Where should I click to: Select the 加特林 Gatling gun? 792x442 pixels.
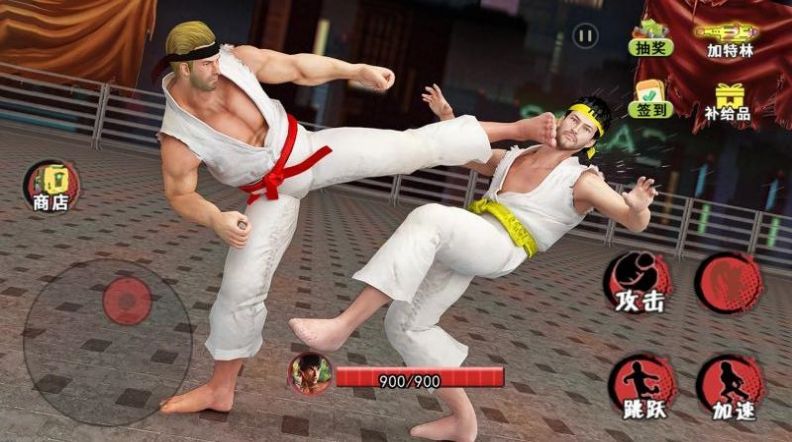[731, 37]
